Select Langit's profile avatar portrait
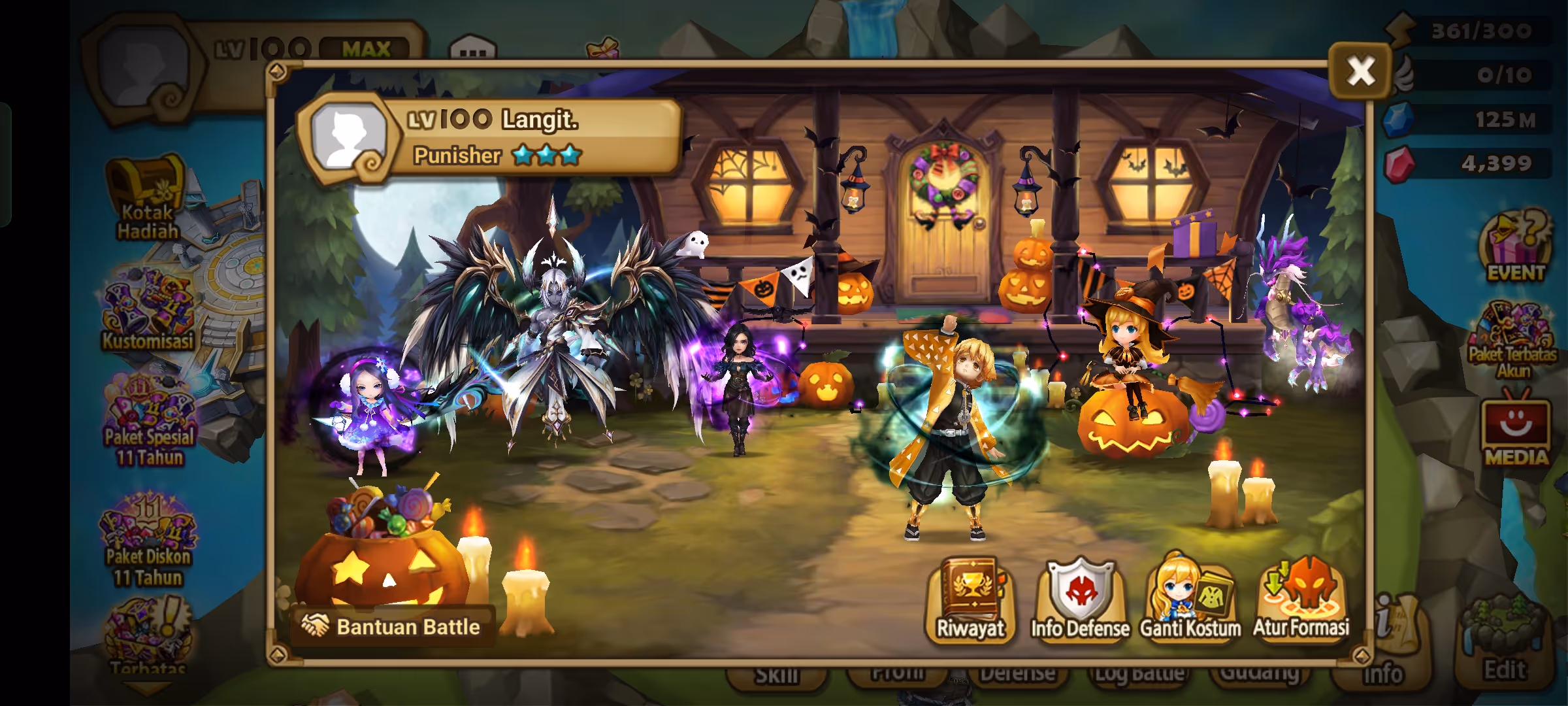The image size is (1568, 706). pyautogui.click(x=349, y=138)
